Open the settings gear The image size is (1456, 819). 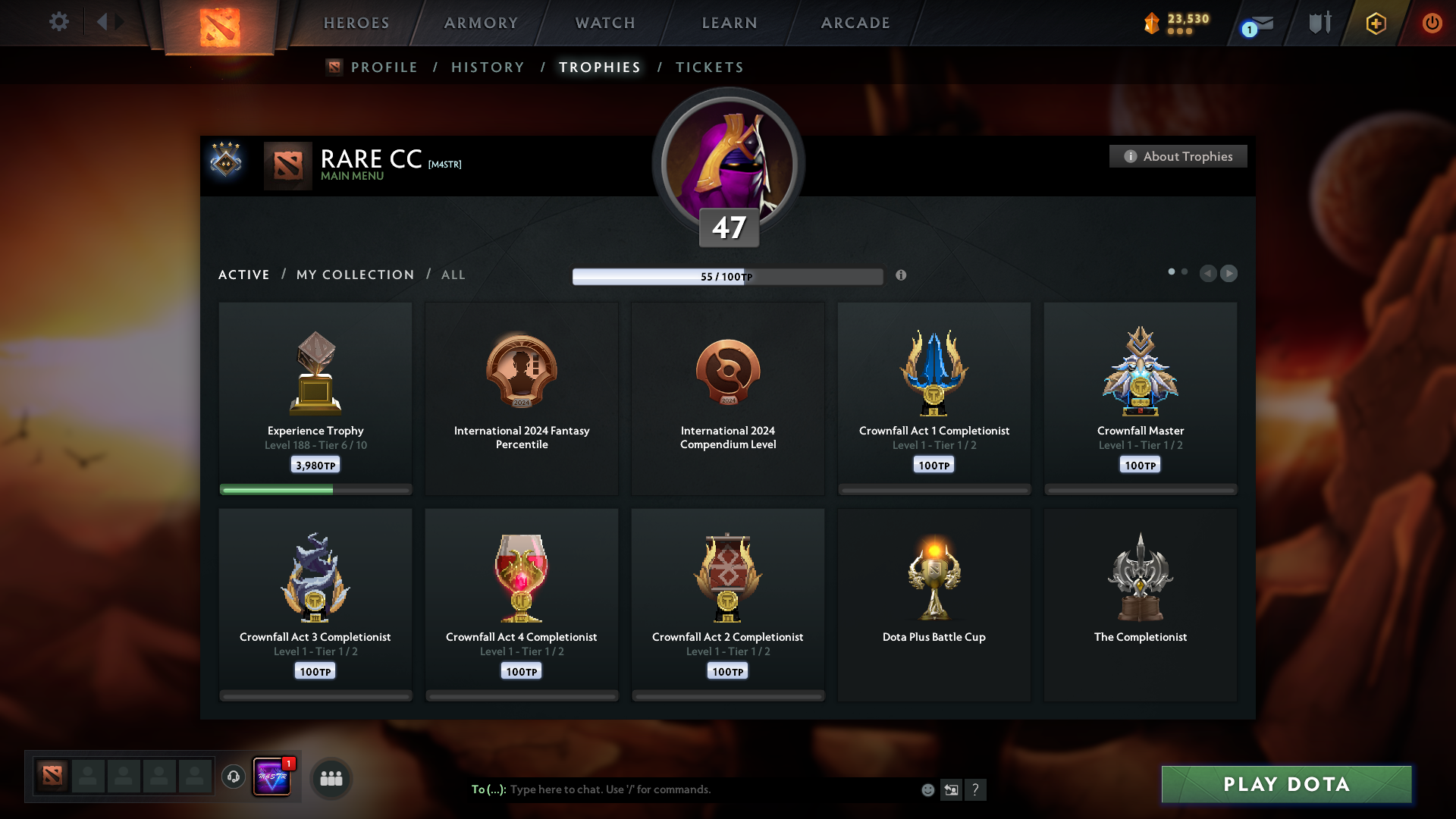[x=59, y=22]
